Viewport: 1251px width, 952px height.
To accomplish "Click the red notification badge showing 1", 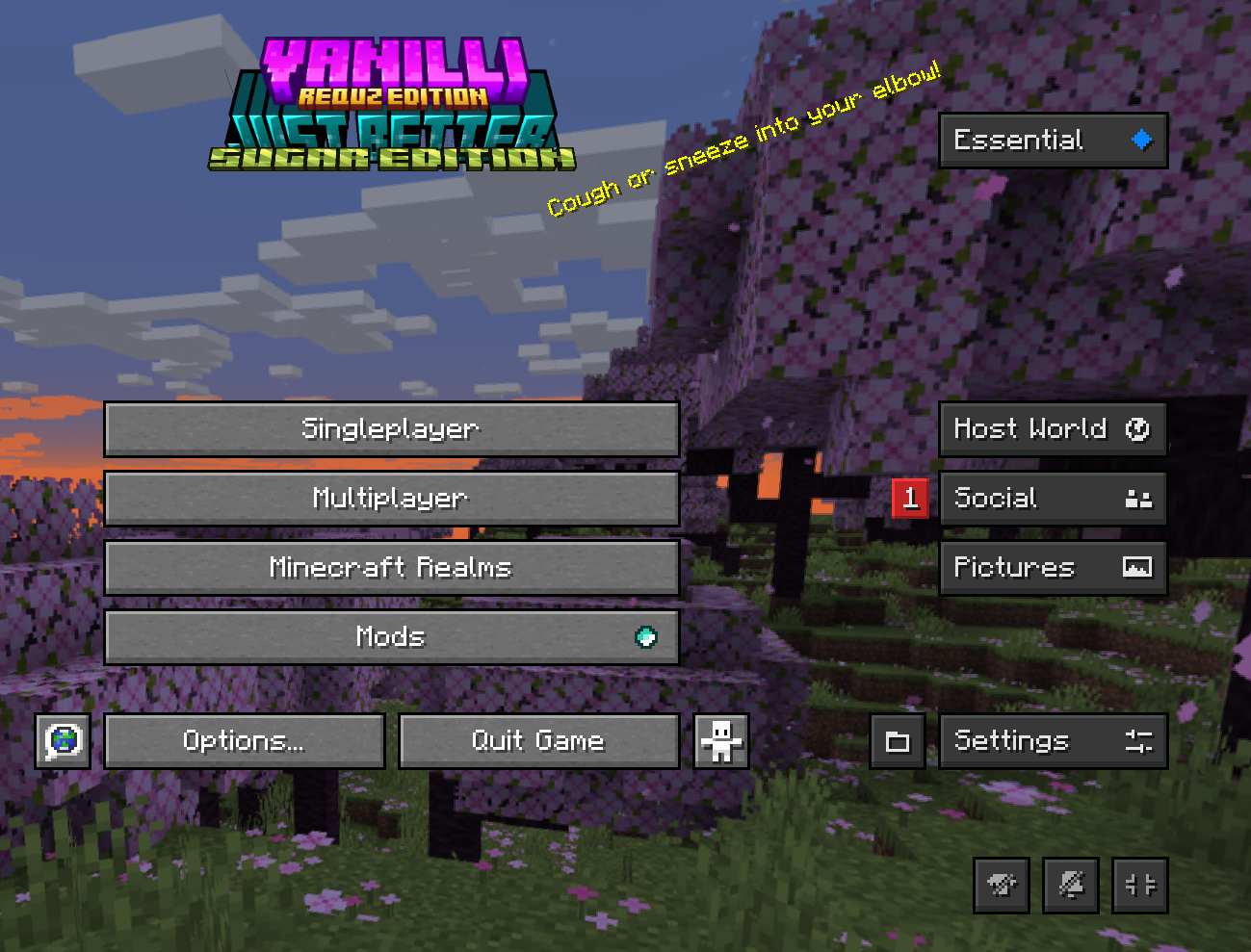I will point(910,499).
